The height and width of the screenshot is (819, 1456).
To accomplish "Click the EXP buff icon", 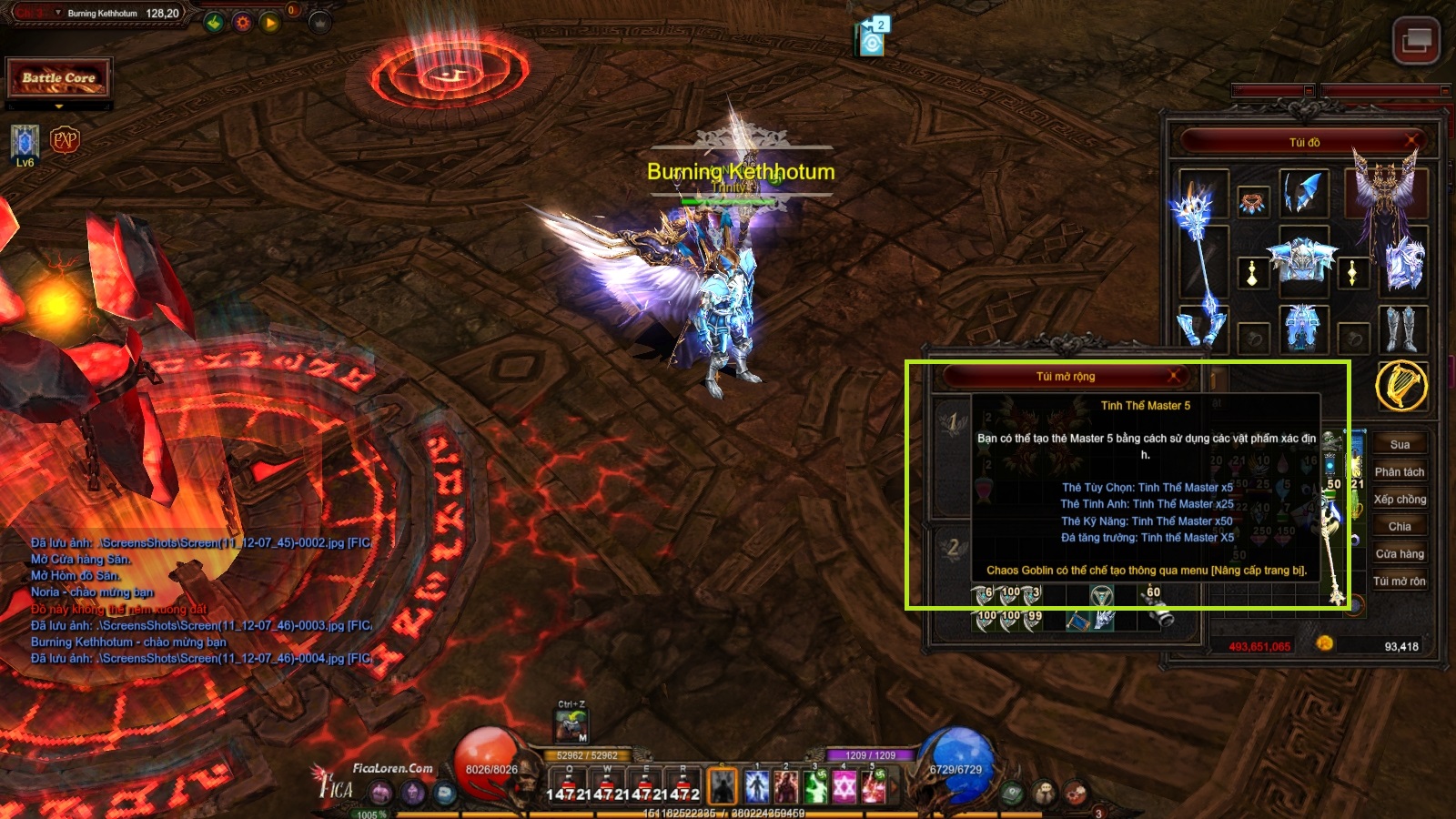I will (65, 140).
